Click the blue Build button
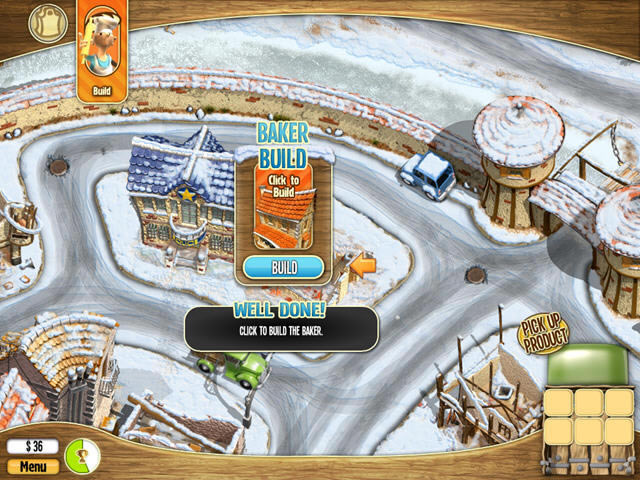 point(284,267)
